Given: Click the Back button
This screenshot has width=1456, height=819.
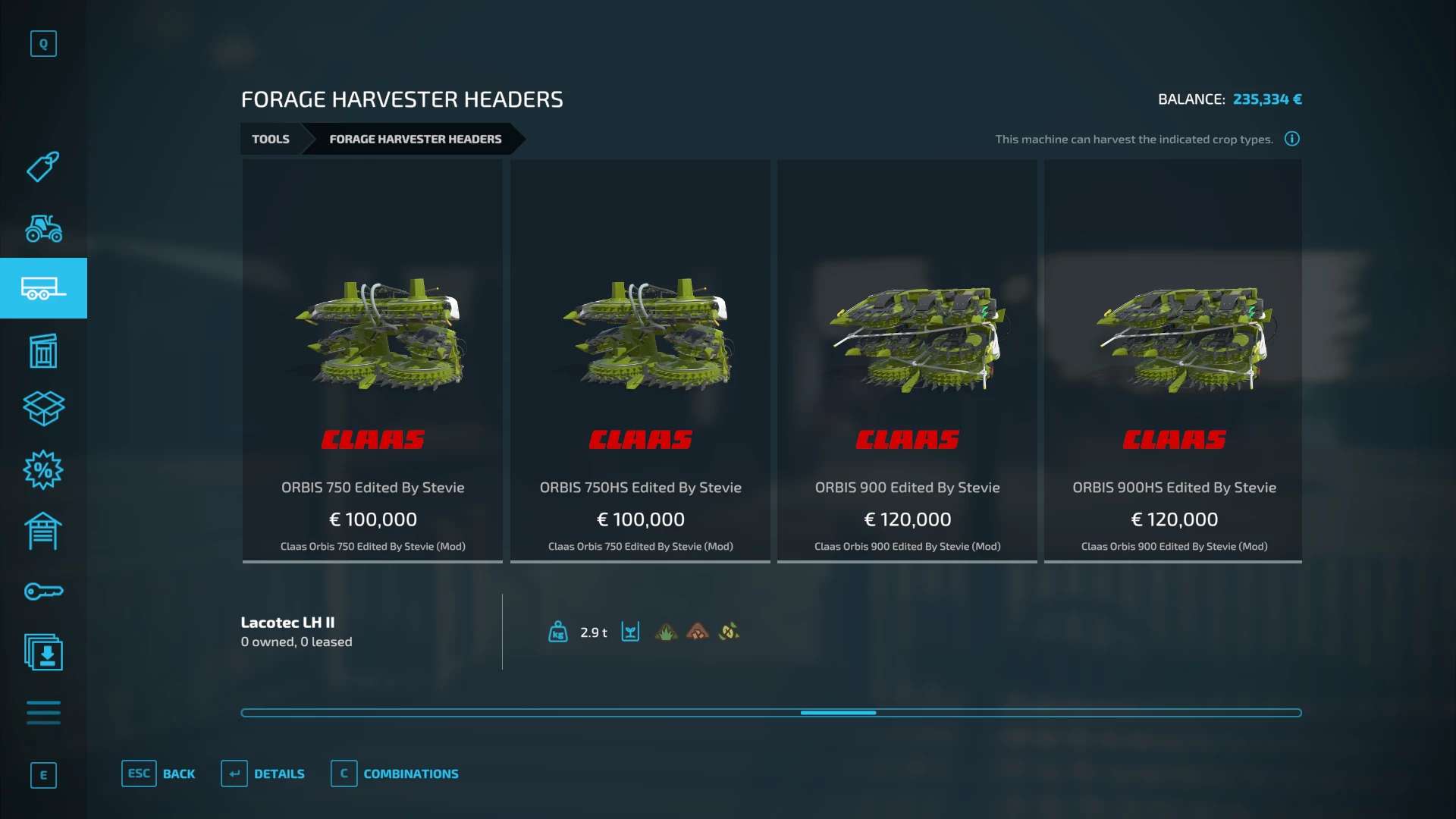Looking at the screenshot, I should tap(158, 773).
